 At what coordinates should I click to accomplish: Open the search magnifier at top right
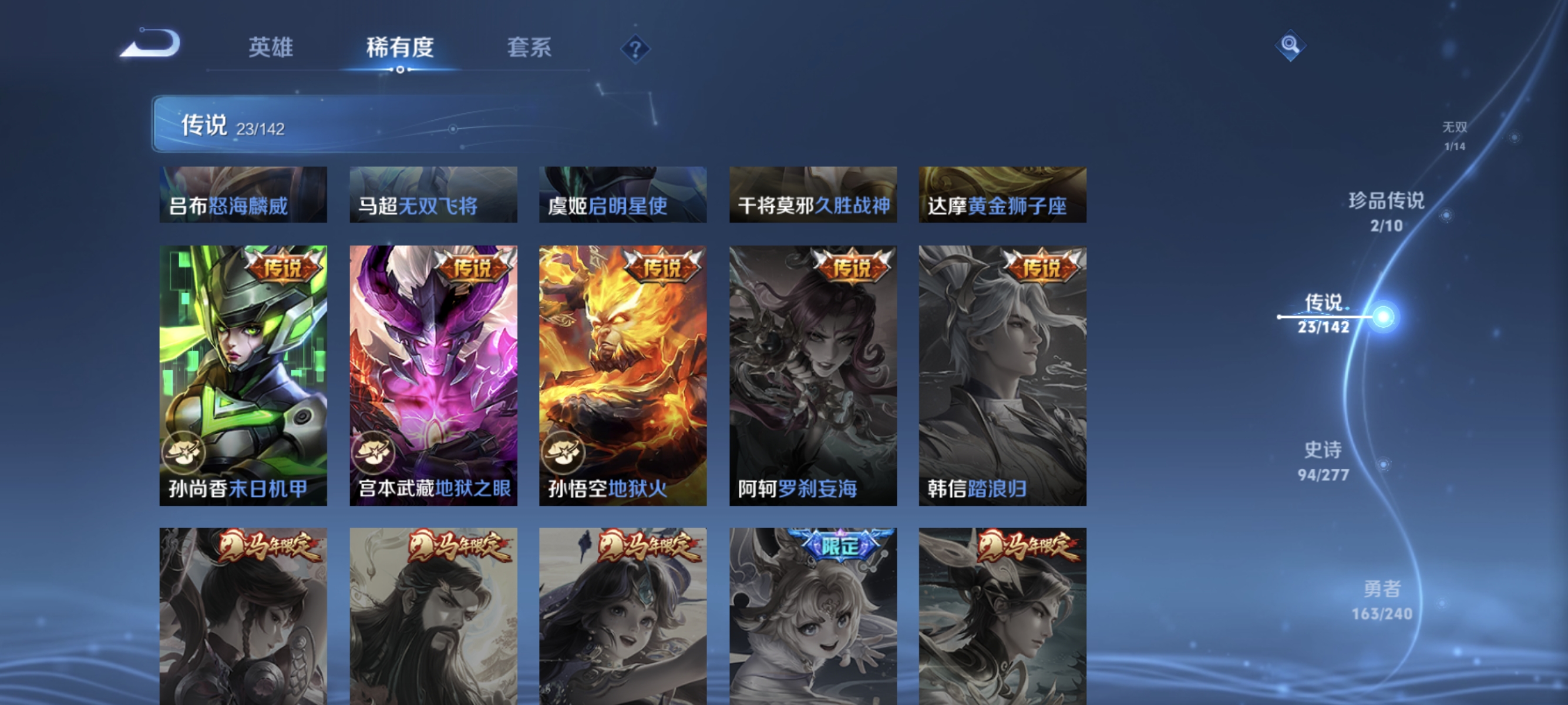[x=1290, y=45]
